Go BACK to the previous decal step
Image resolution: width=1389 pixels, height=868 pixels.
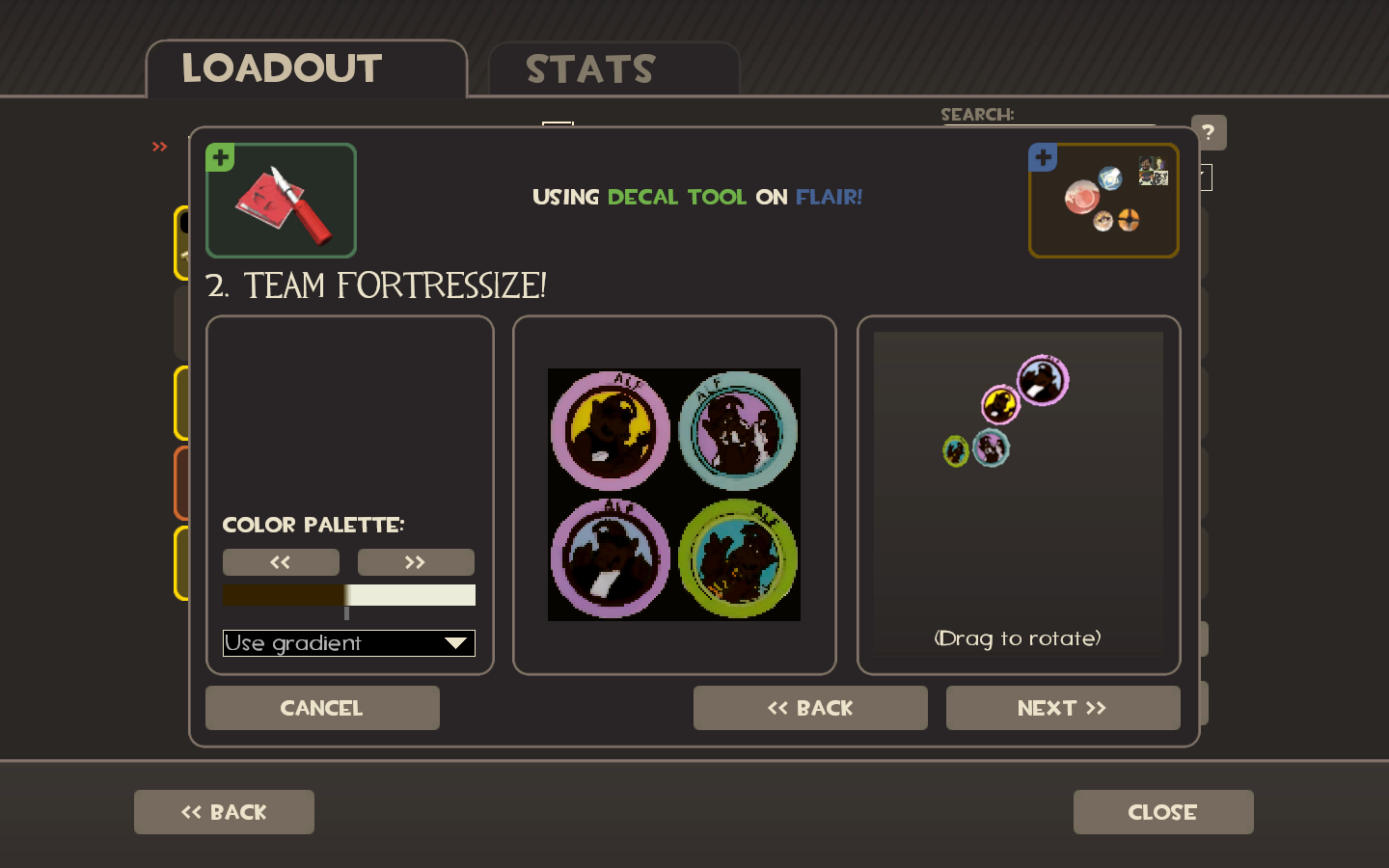click(x=810, y=707)
